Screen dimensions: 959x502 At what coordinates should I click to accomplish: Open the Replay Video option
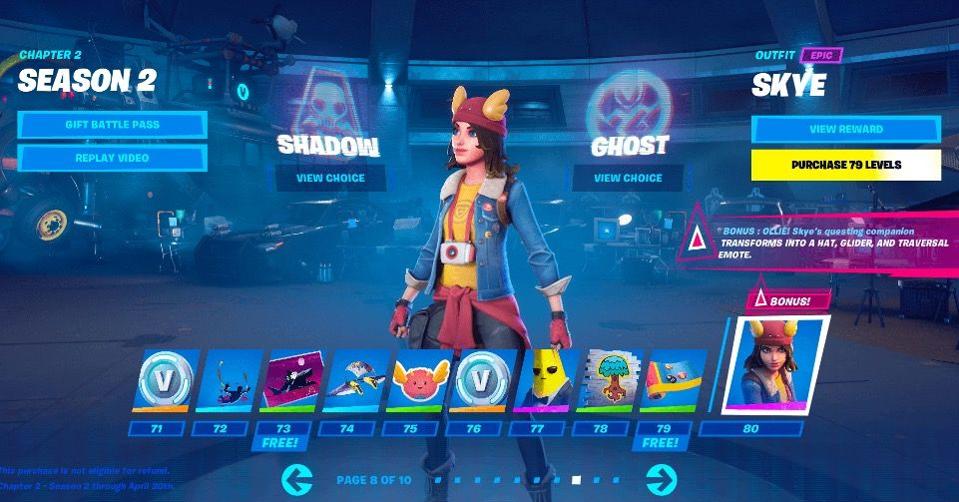(x=112, y=158)
